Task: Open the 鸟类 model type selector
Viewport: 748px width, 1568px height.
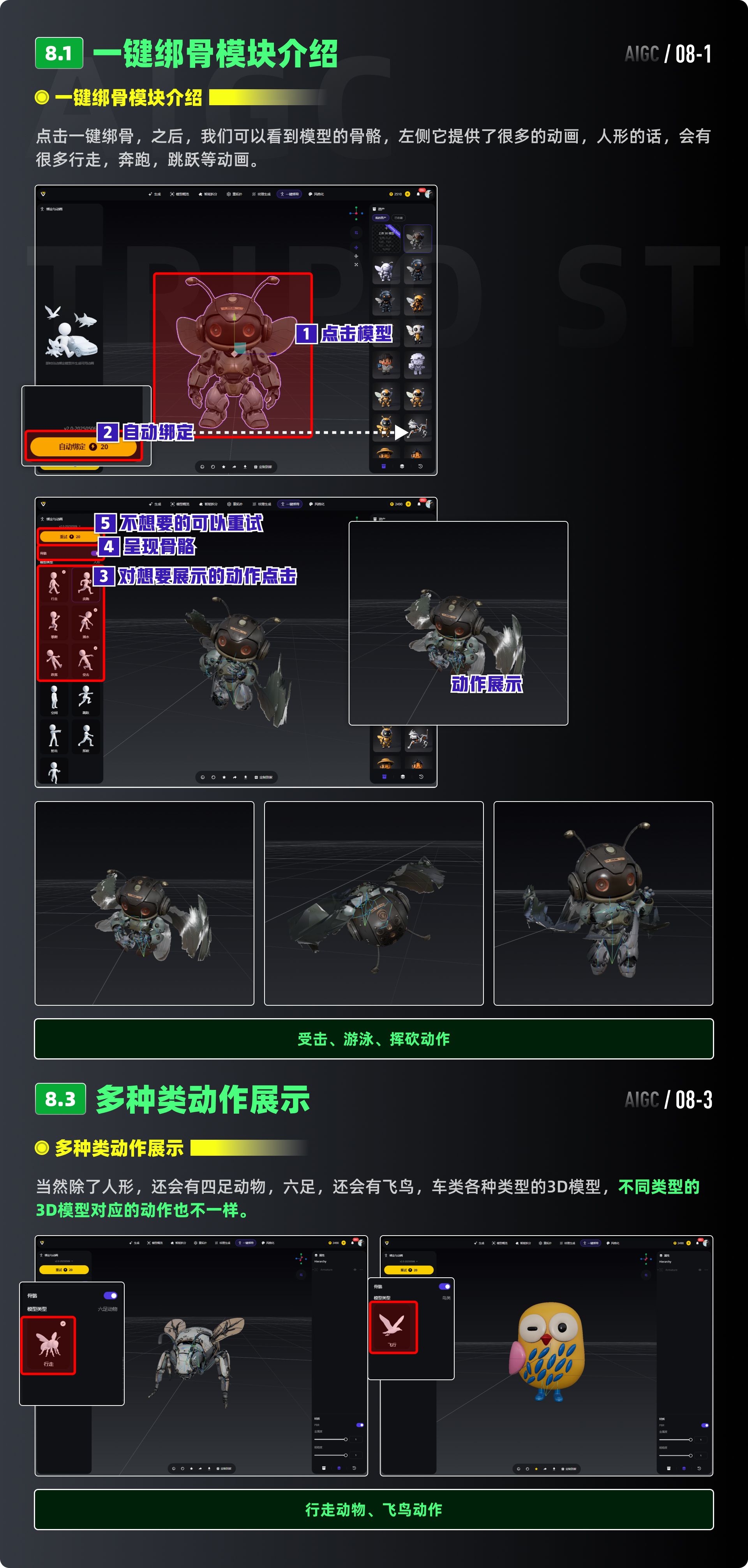Action: coord(447,1298)
